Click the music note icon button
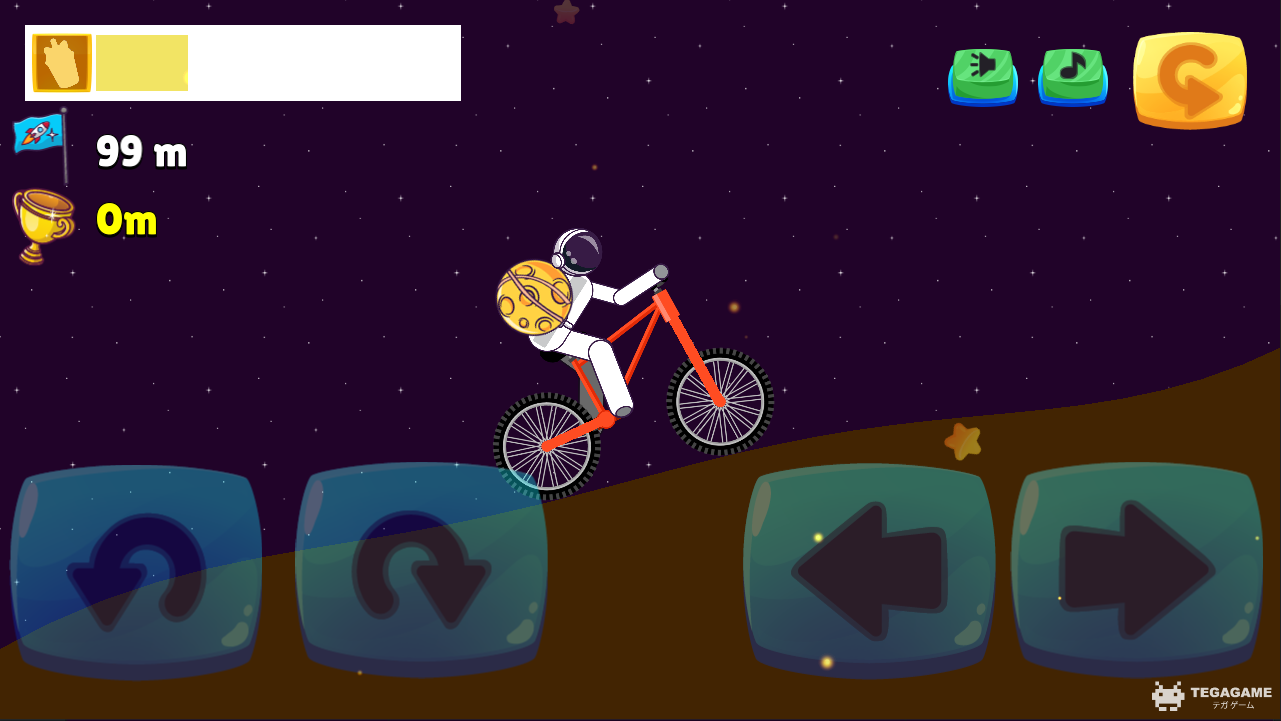 [1071, 75]
